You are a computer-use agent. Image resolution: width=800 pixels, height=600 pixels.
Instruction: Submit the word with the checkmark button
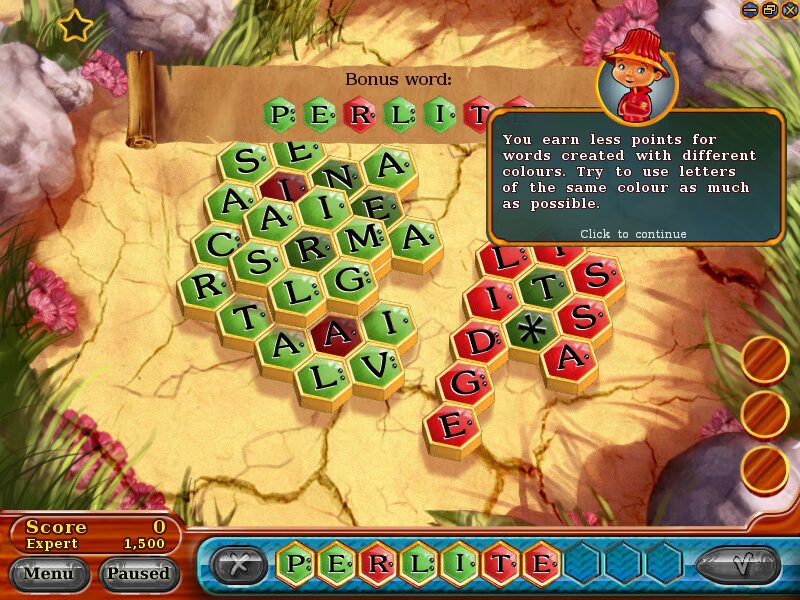(738, 565)
